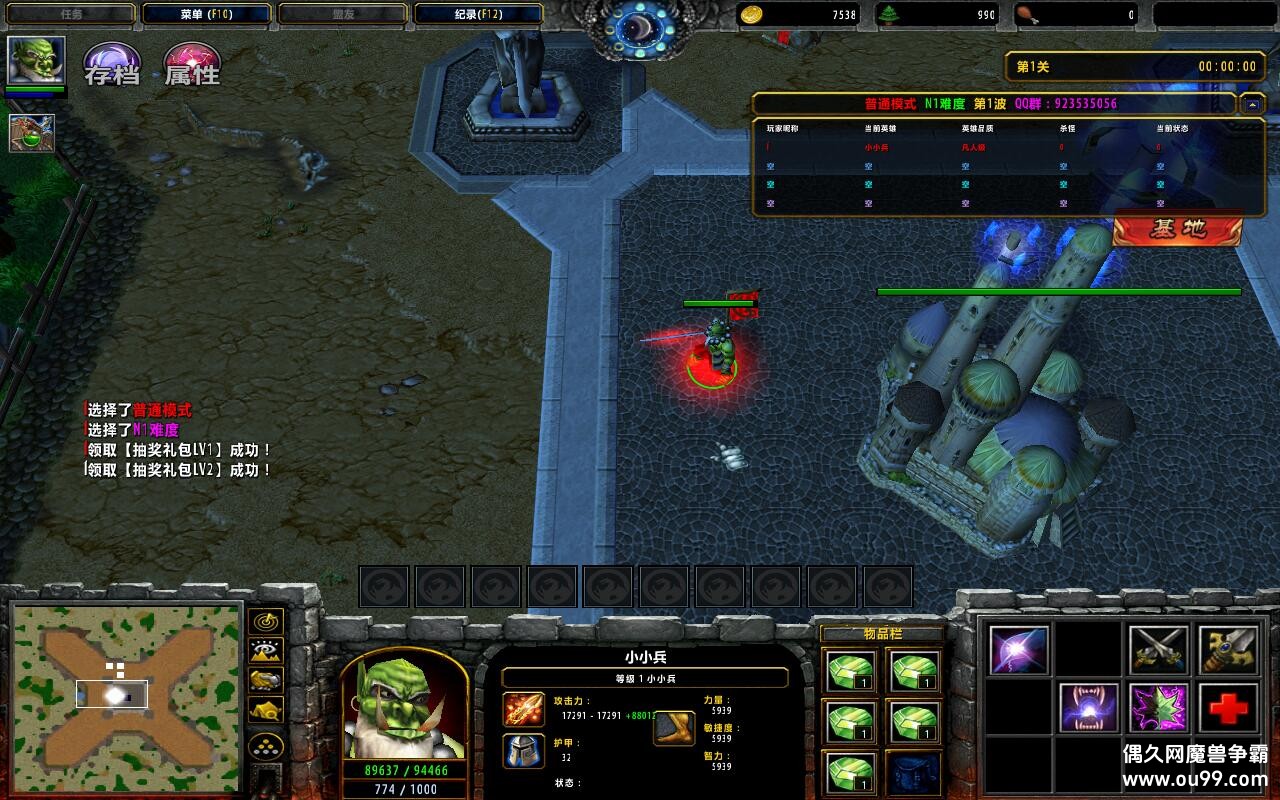Click the red cross command icon

click(x=1229, y=708)
